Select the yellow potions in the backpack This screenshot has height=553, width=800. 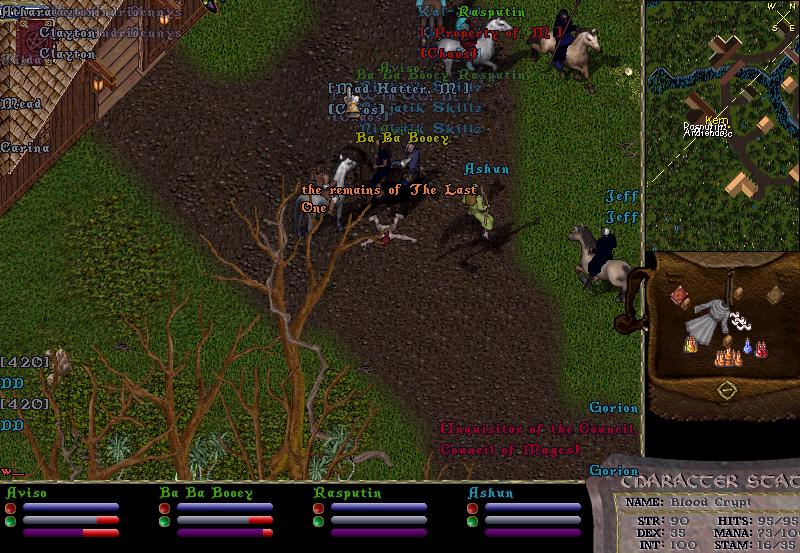coord(689,345)
